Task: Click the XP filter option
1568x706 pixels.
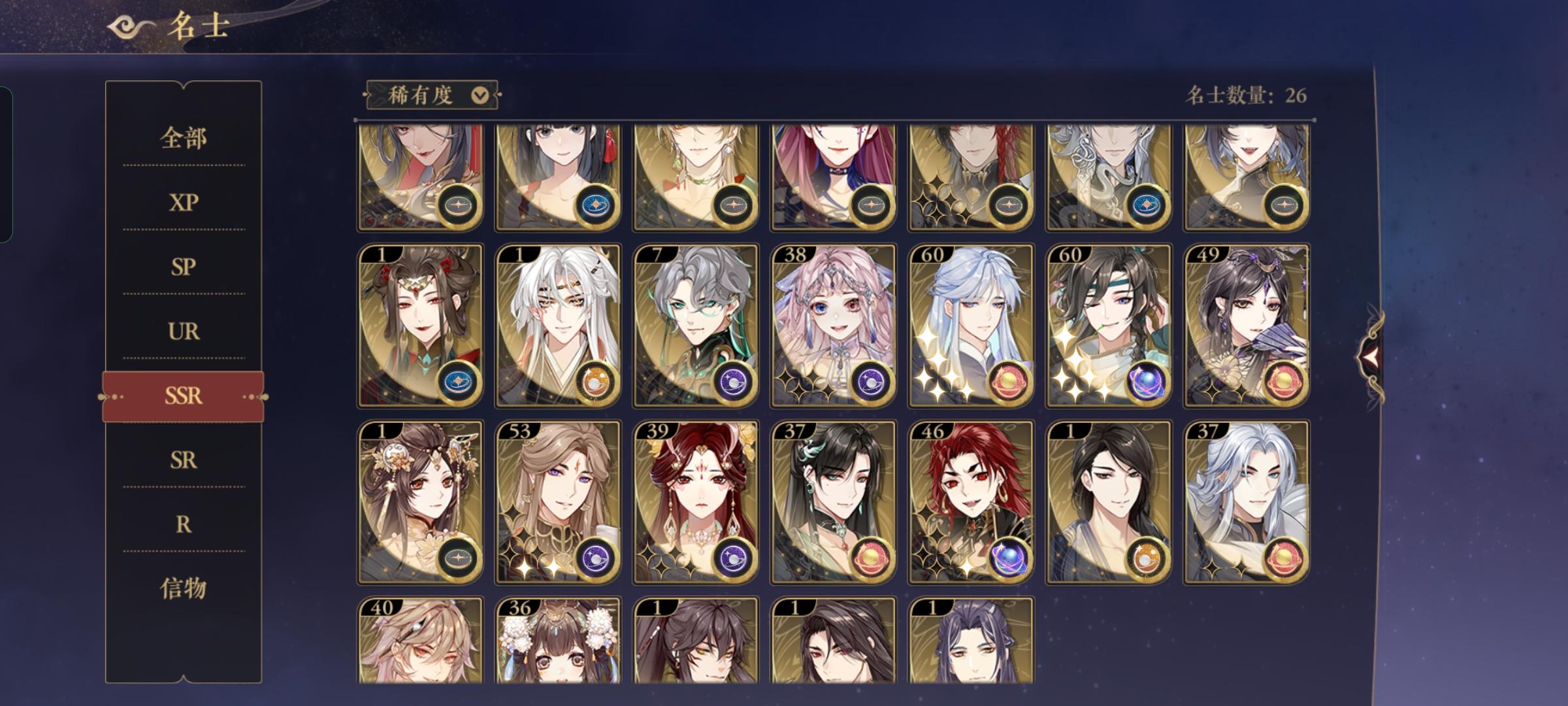Action: (184, 203)
